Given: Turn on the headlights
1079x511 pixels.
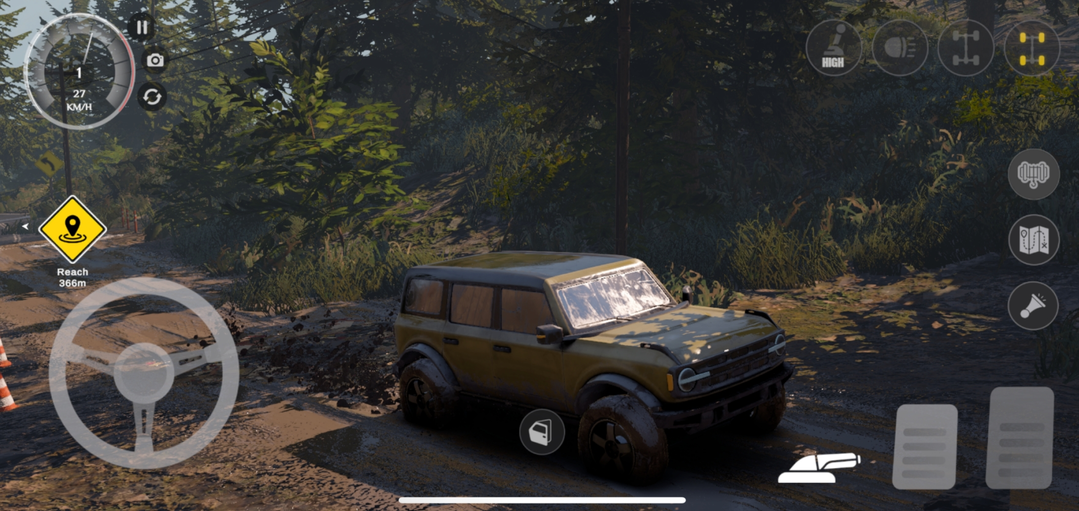Looking at the screenshot, I should [x=900, y=47].
